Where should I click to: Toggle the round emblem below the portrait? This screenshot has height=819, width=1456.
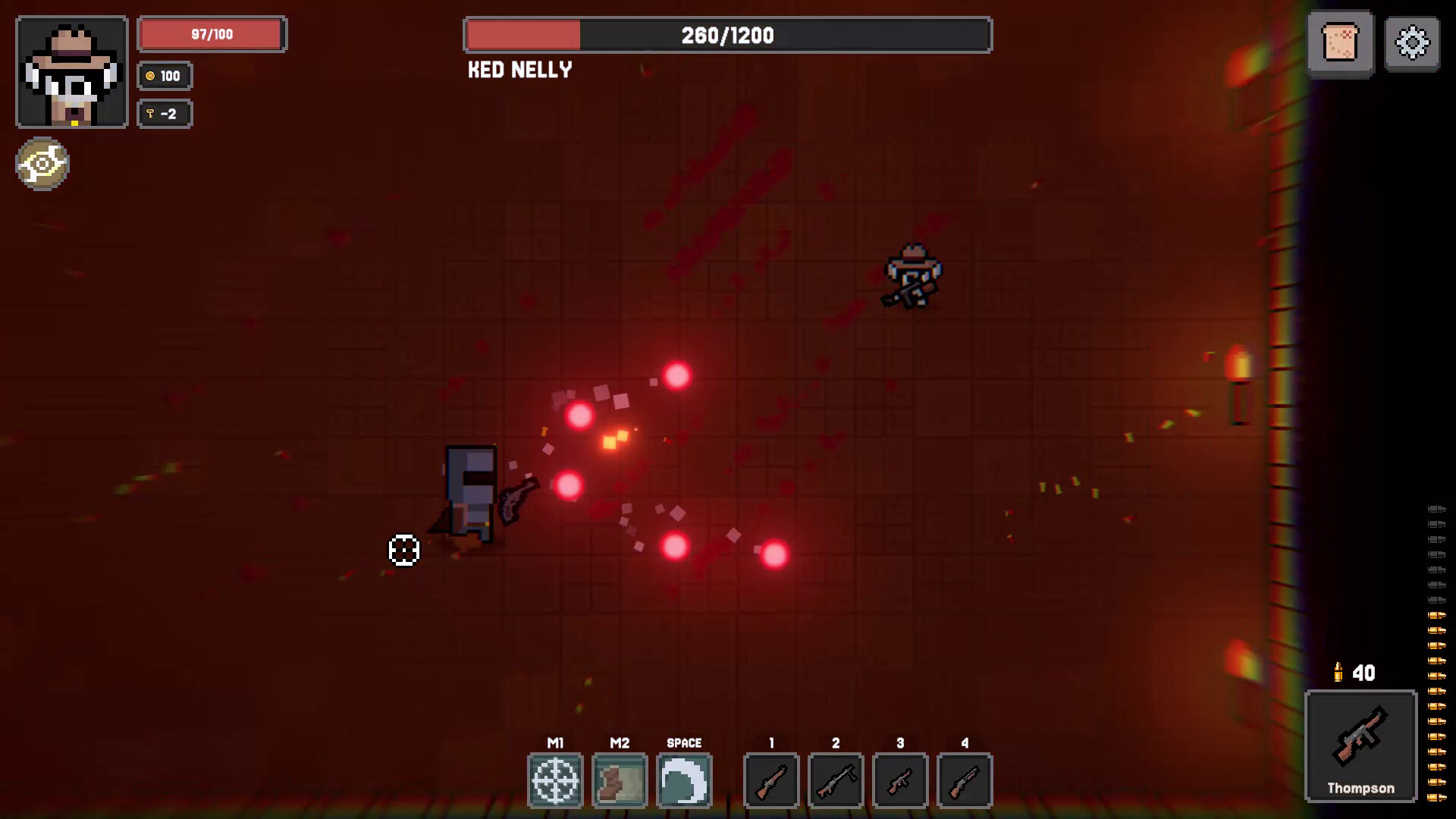coord(42,164)
